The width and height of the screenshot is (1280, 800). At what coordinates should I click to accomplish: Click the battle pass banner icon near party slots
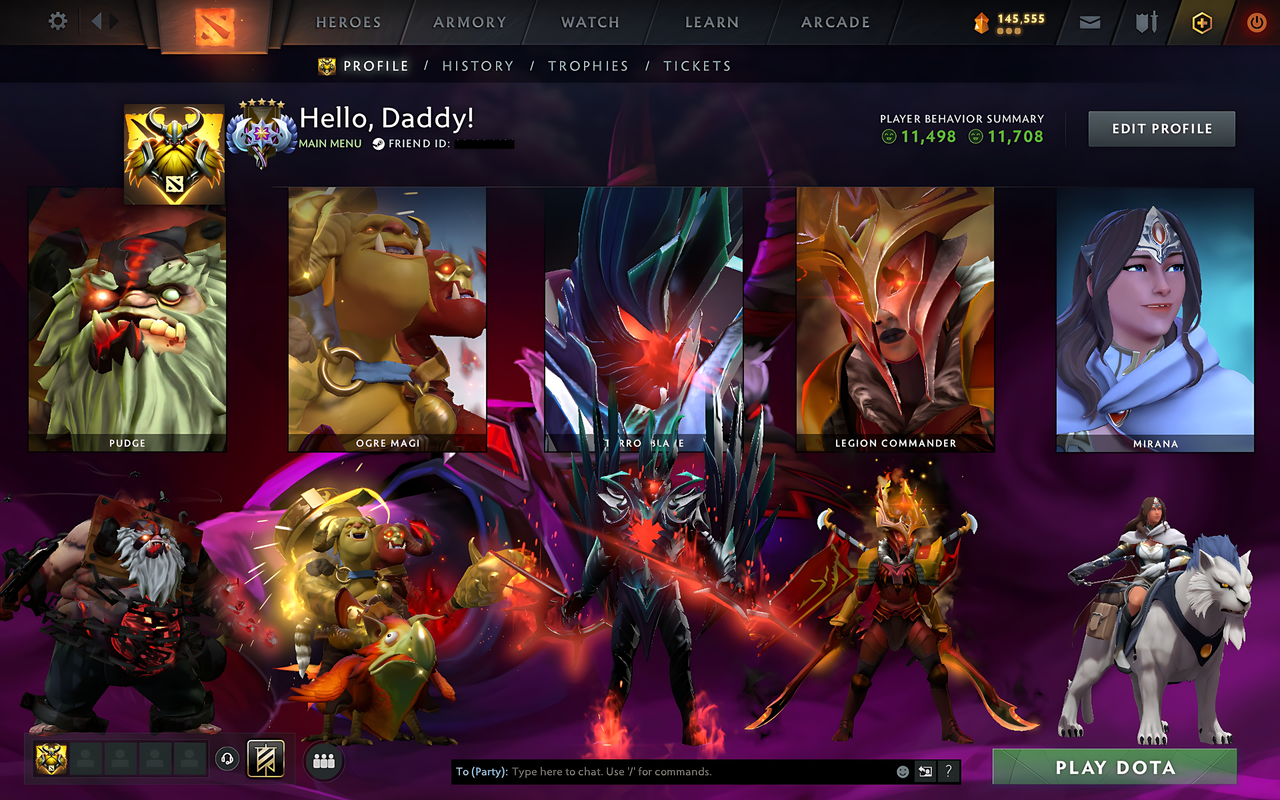[265, 759]
